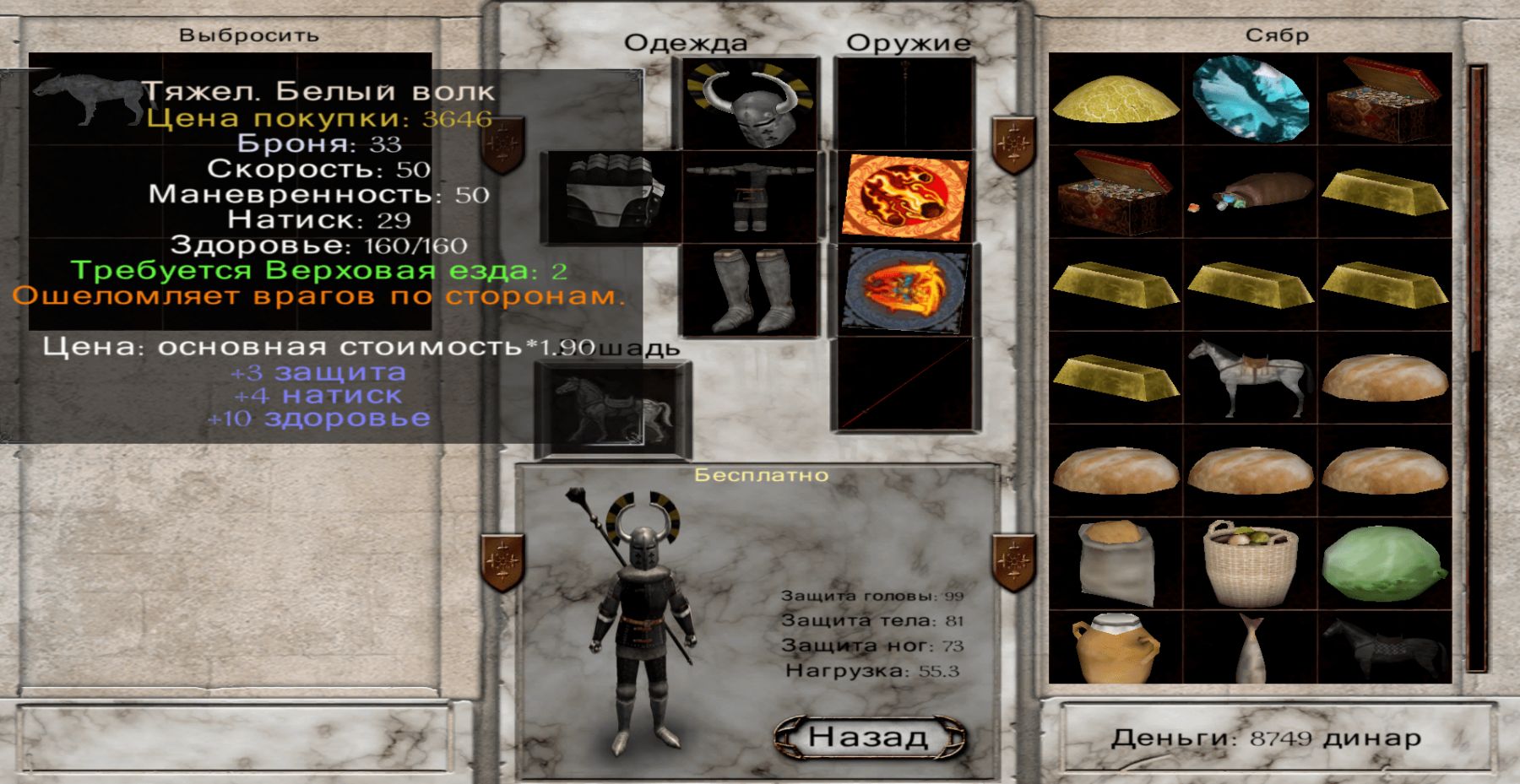Select the red flame shield slot
Viewport: 1520px width, 784px height.
904,197
